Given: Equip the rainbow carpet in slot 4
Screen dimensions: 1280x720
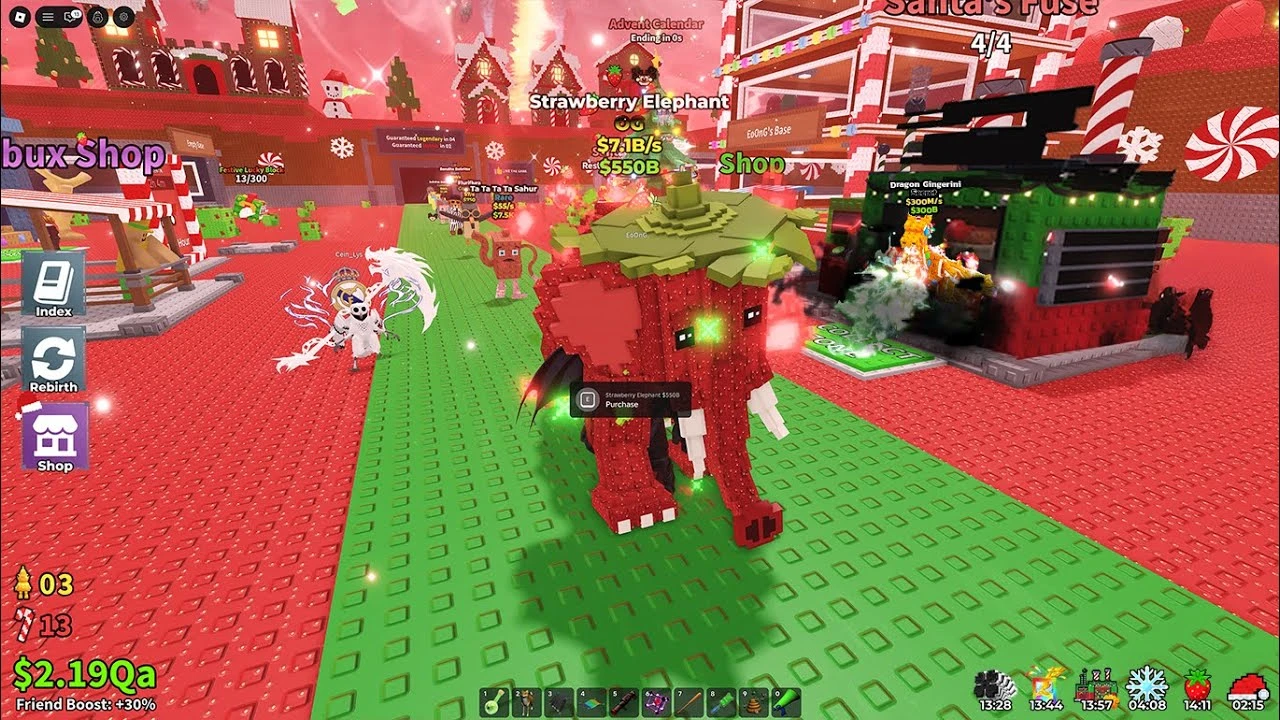Looking at the screenshot, I should pos(590,702).
